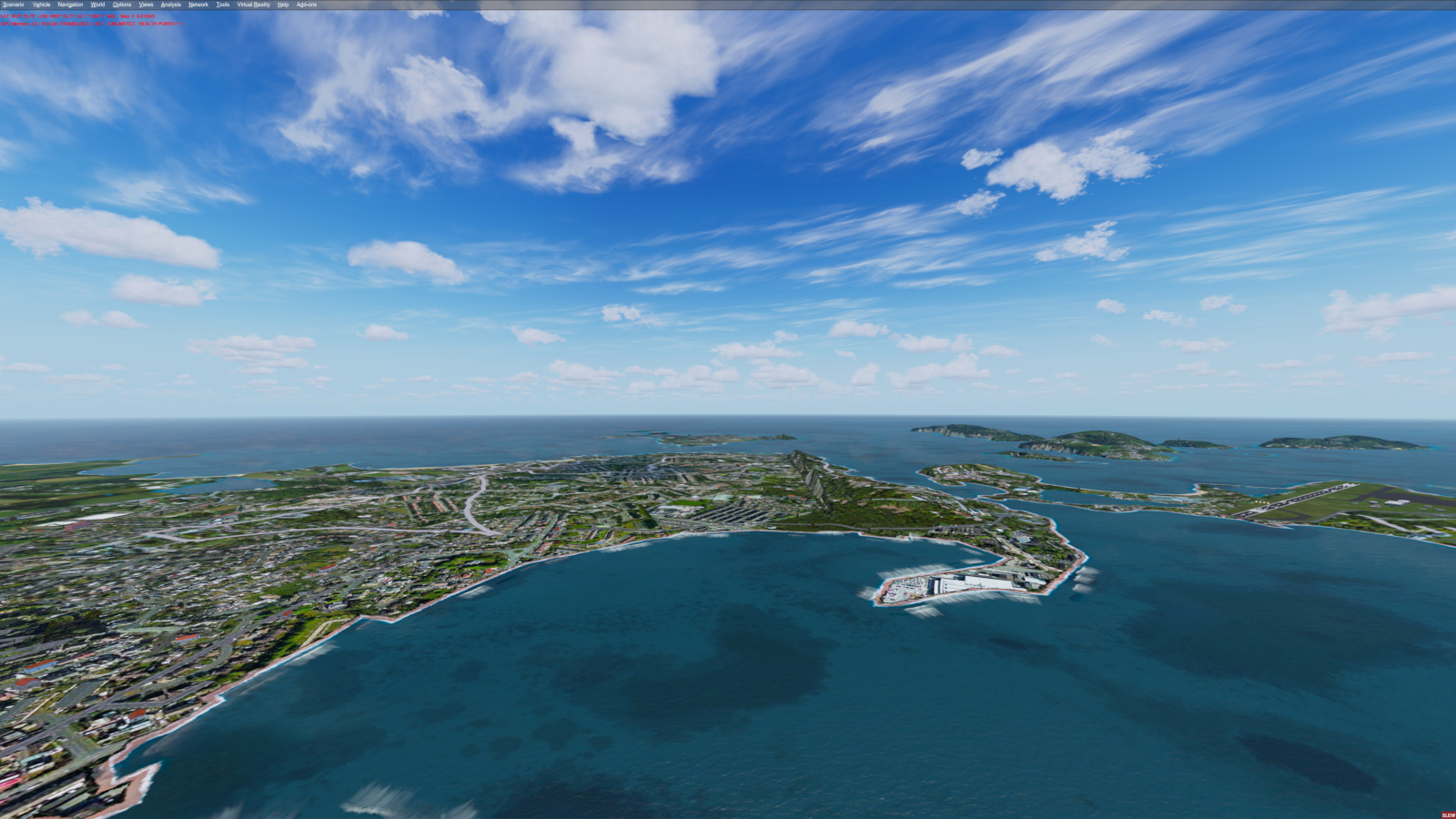Open the Virtual Reality menu
Image resolution: width=1456 pixels, height=819 pixels.
point(254,5)
